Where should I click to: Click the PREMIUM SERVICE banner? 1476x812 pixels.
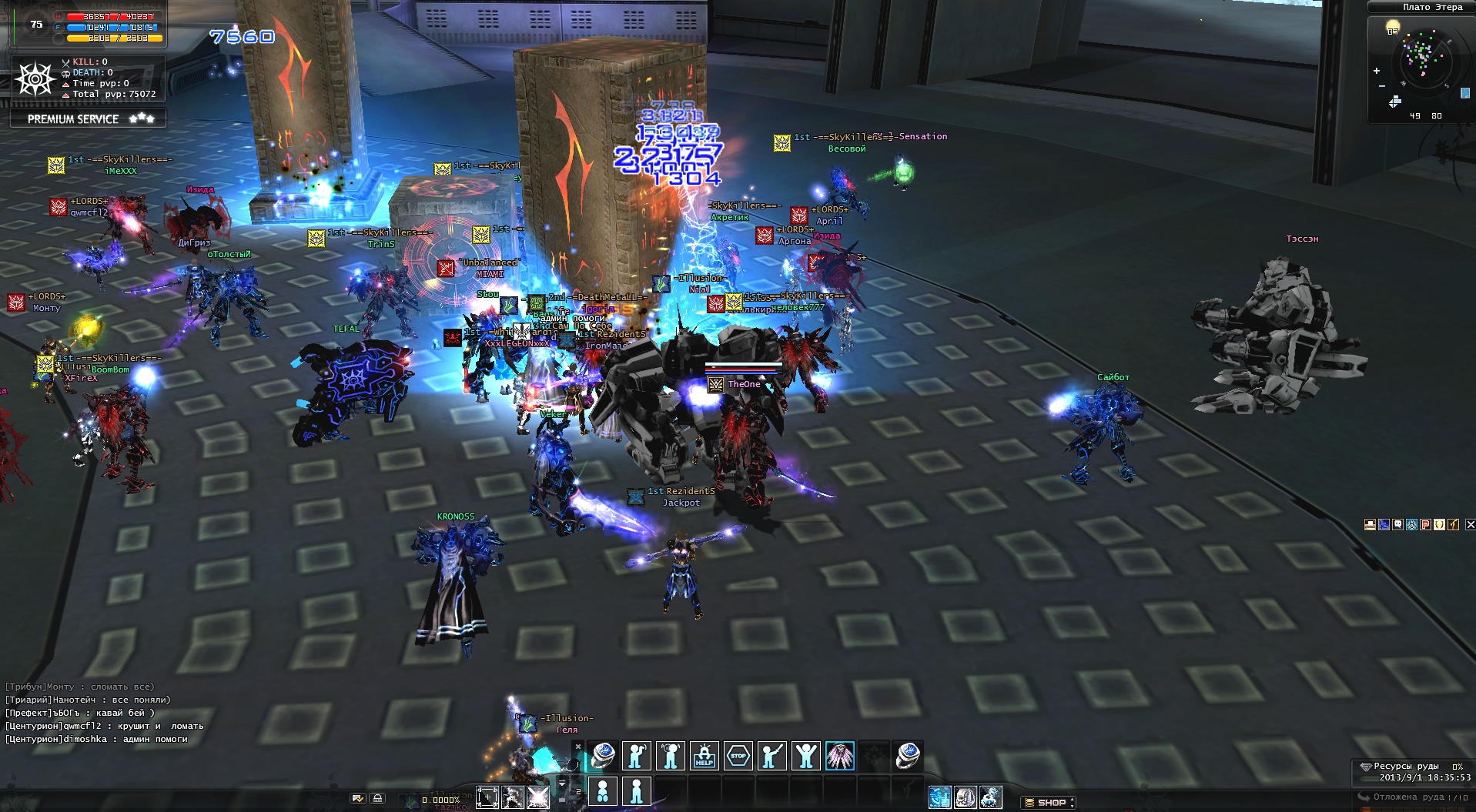point(88,119)
